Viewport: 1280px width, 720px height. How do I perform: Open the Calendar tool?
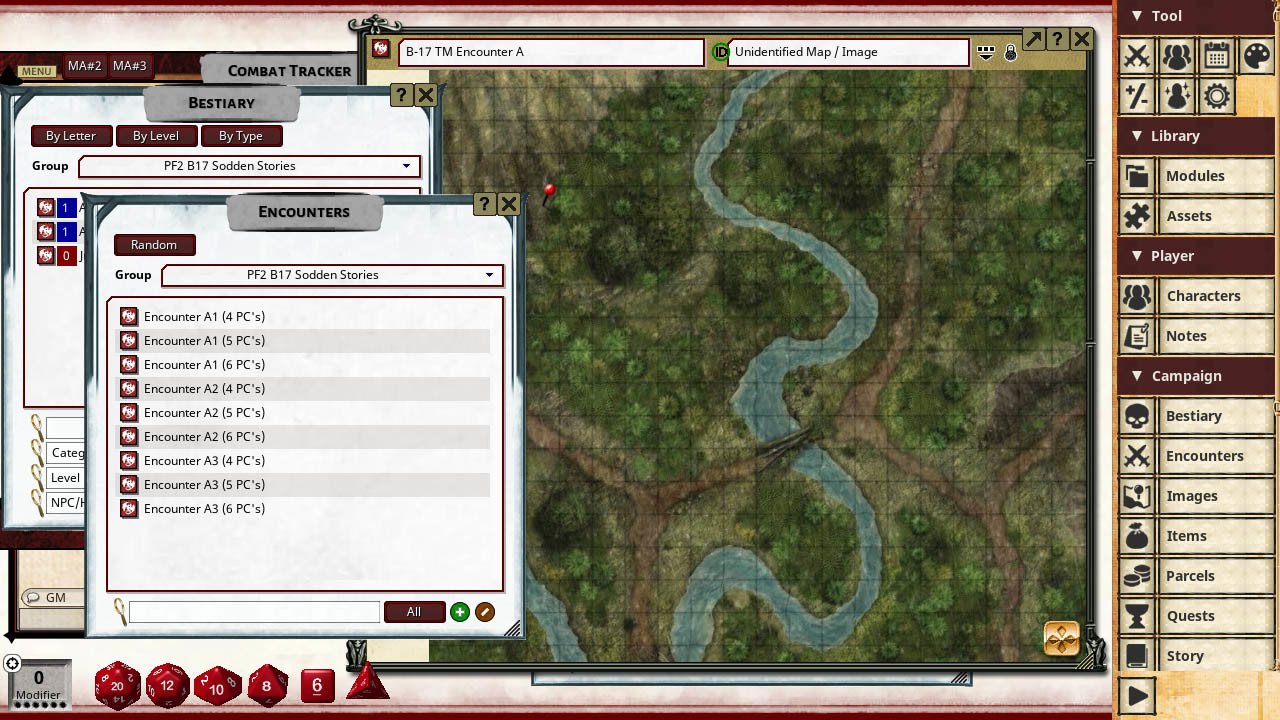point(1217,57)
